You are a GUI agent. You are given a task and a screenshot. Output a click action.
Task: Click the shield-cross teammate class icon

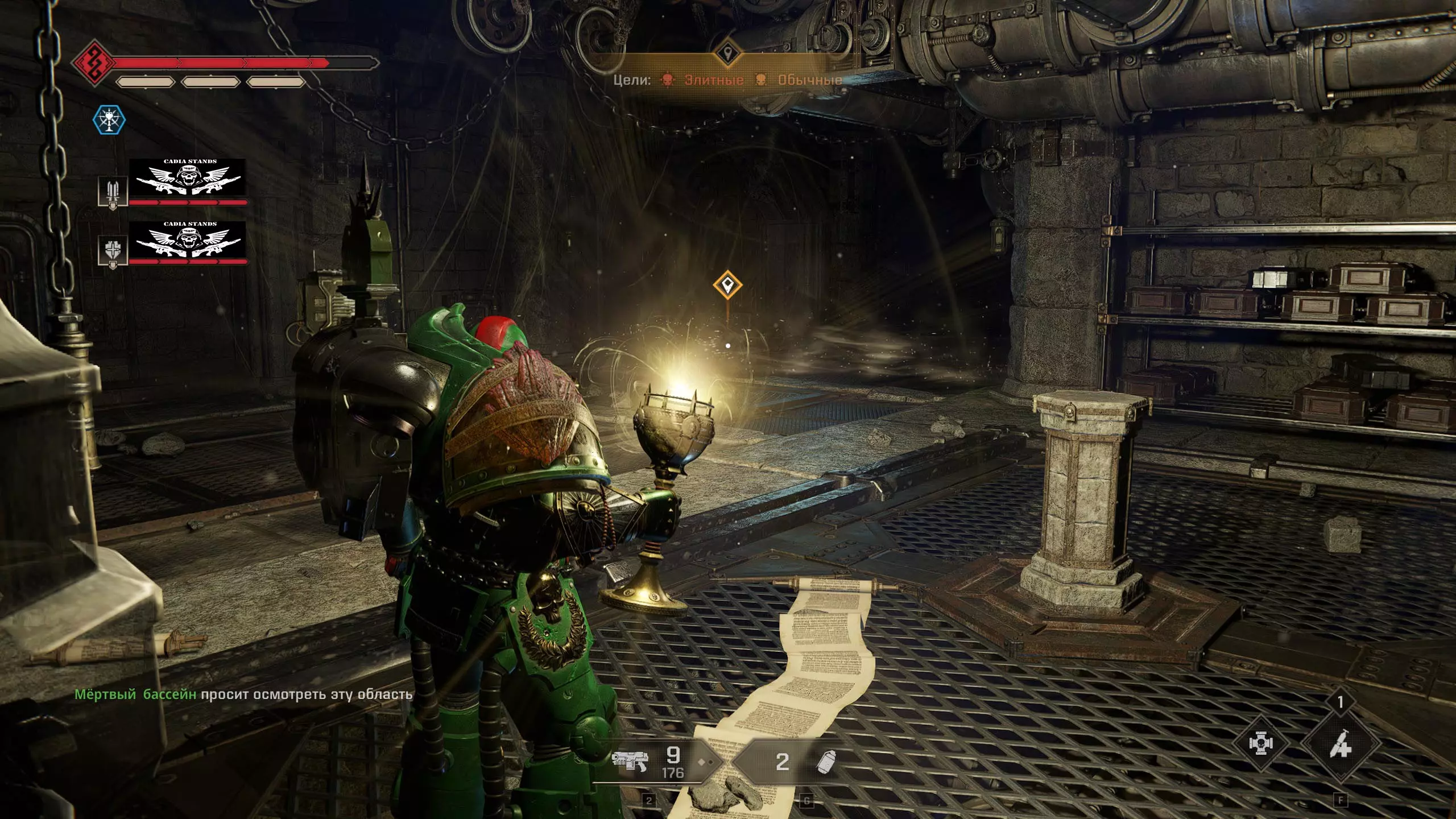coord(113,251)
